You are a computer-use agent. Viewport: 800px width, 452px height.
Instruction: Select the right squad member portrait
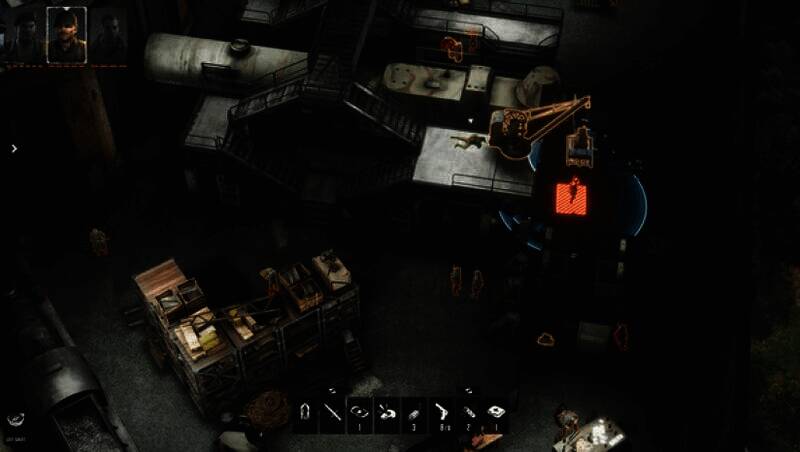point(108,35)
